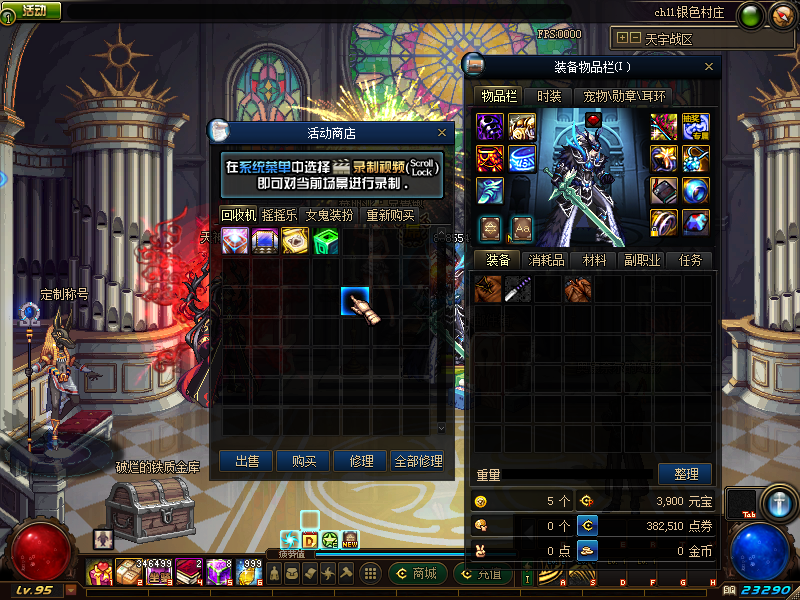This screenshot has width=800, height=600.
Task: Open the 商城 cash shop
Action: [416, 574]
